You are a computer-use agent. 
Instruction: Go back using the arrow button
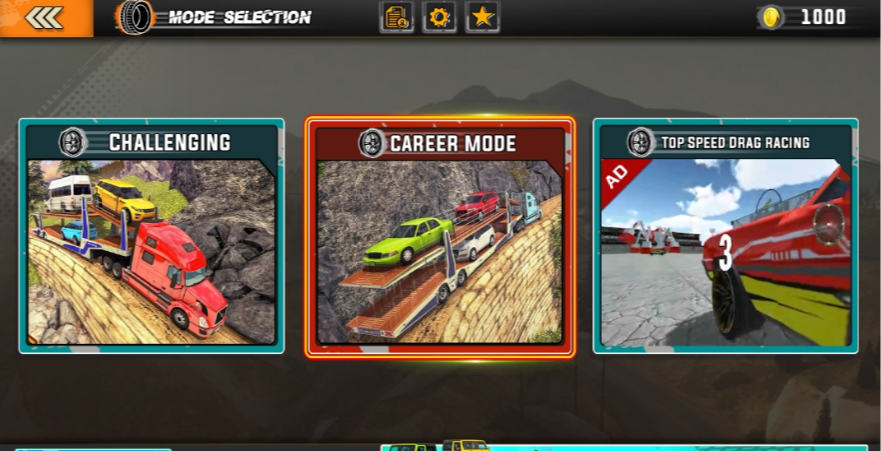pos(45,18)
